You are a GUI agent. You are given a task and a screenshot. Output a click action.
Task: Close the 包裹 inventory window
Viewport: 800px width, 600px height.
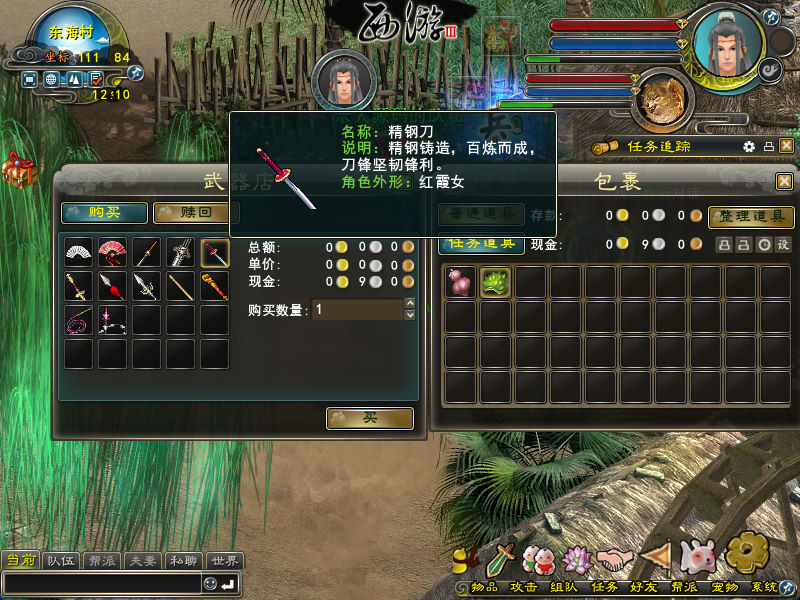click(x=784, y=181)
